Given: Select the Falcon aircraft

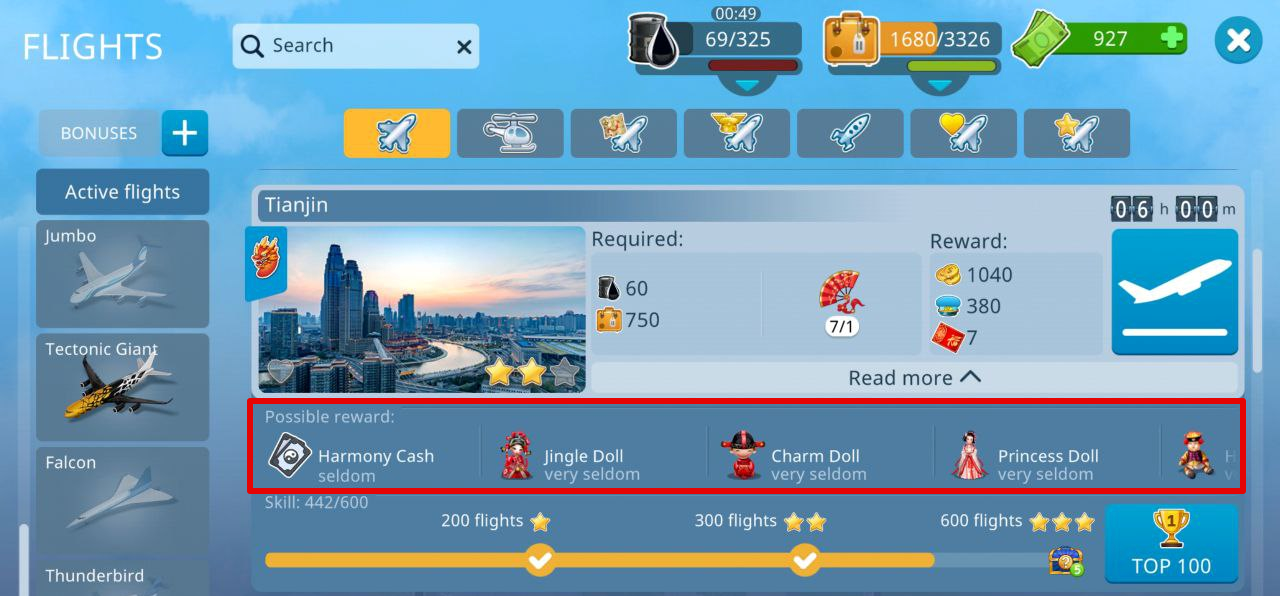Looking at the screenshot, I should click(x=123, y=500).
